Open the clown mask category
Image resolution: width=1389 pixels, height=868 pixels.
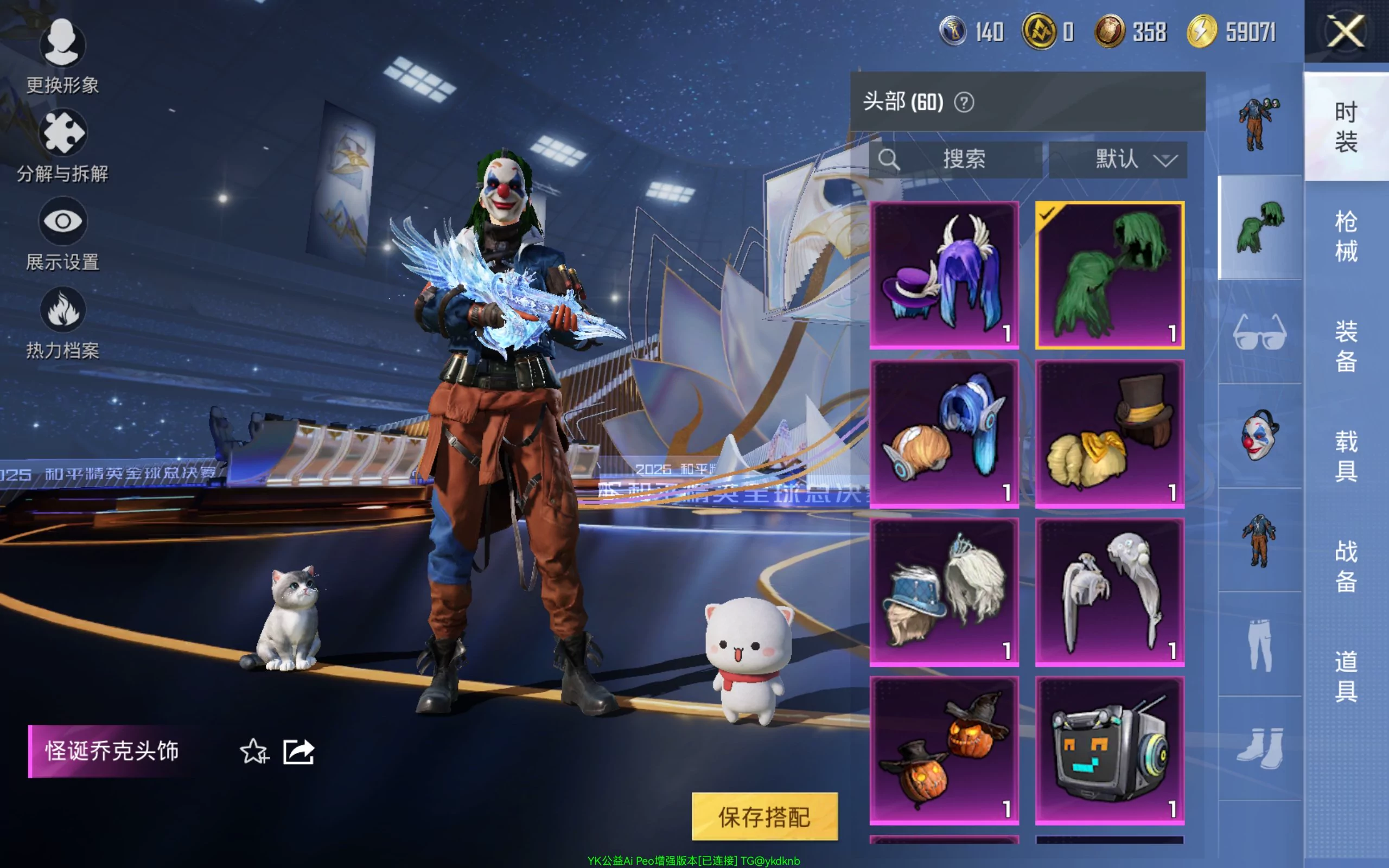coord(1259,435)
